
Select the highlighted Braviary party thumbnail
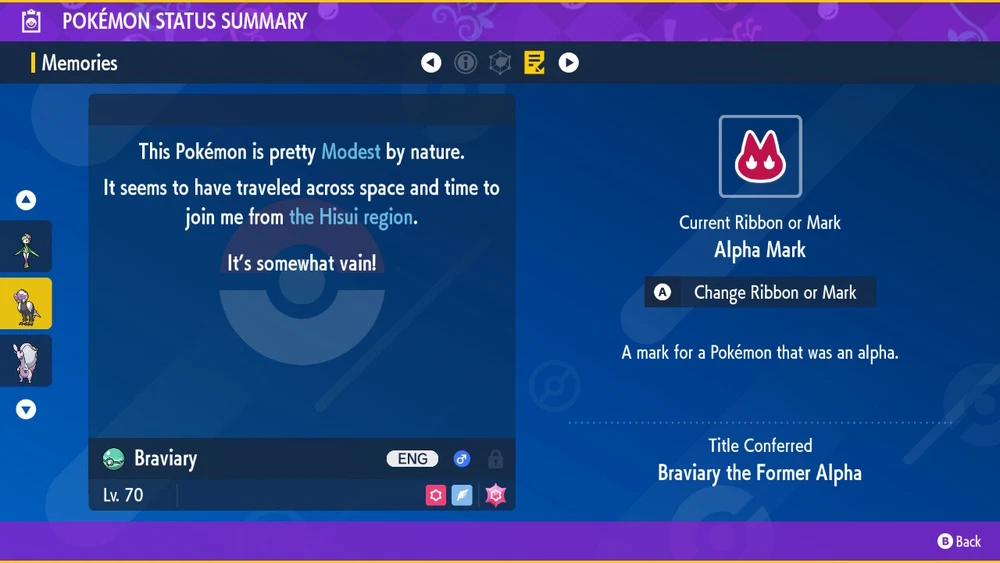click(x=26, y=303)
